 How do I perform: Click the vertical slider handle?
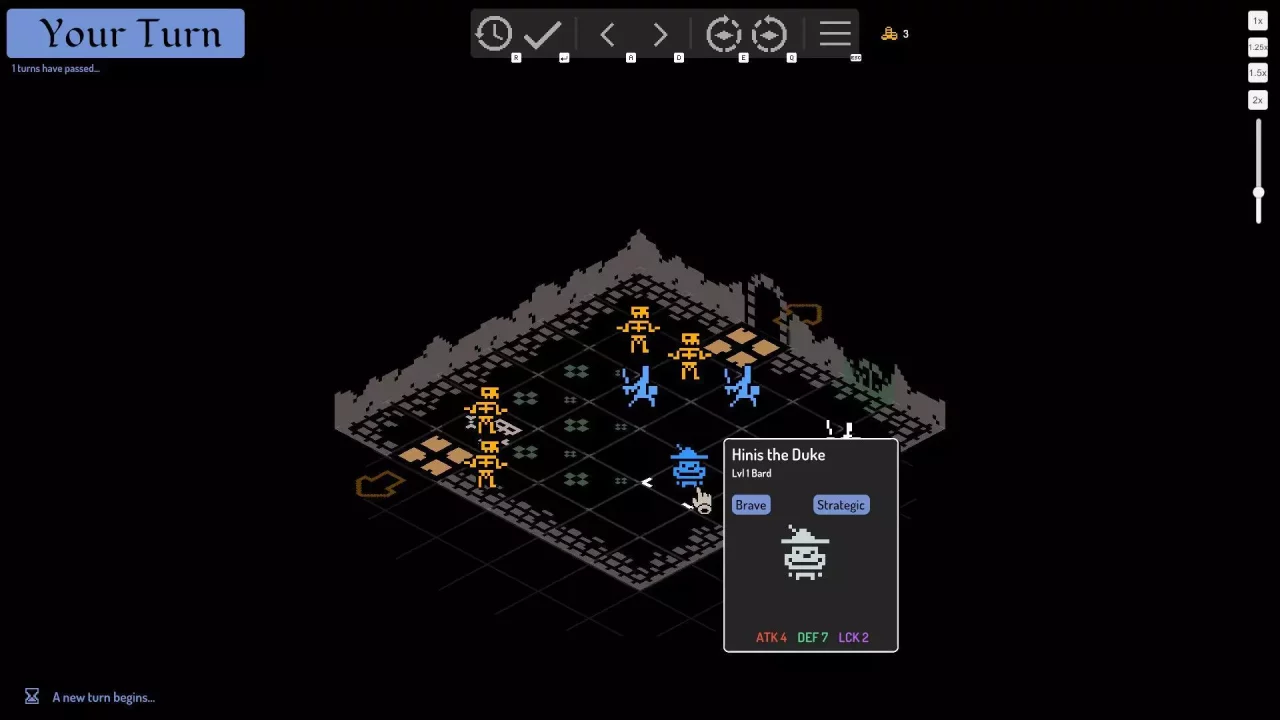[1258, 193]
